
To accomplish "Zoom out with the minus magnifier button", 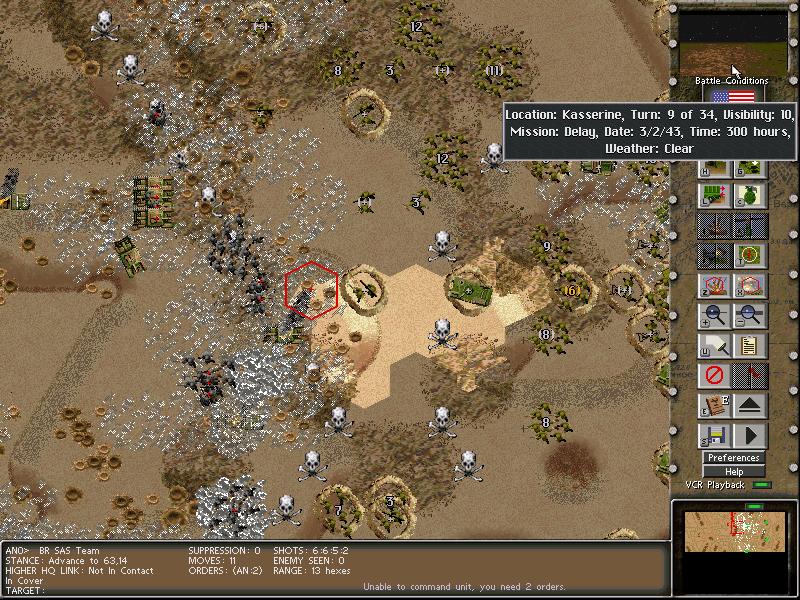I will [x=749, y=317].
